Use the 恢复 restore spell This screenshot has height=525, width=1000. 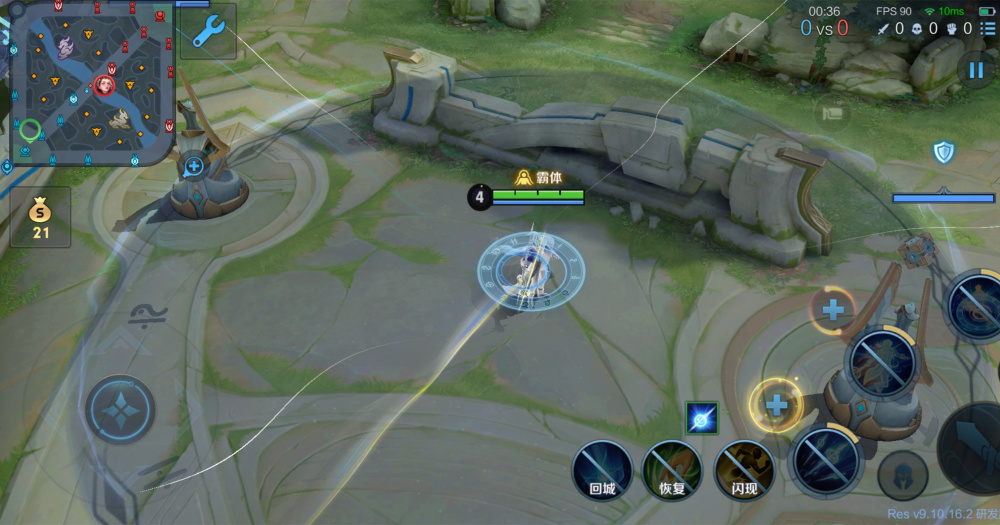tap(672, 470)
